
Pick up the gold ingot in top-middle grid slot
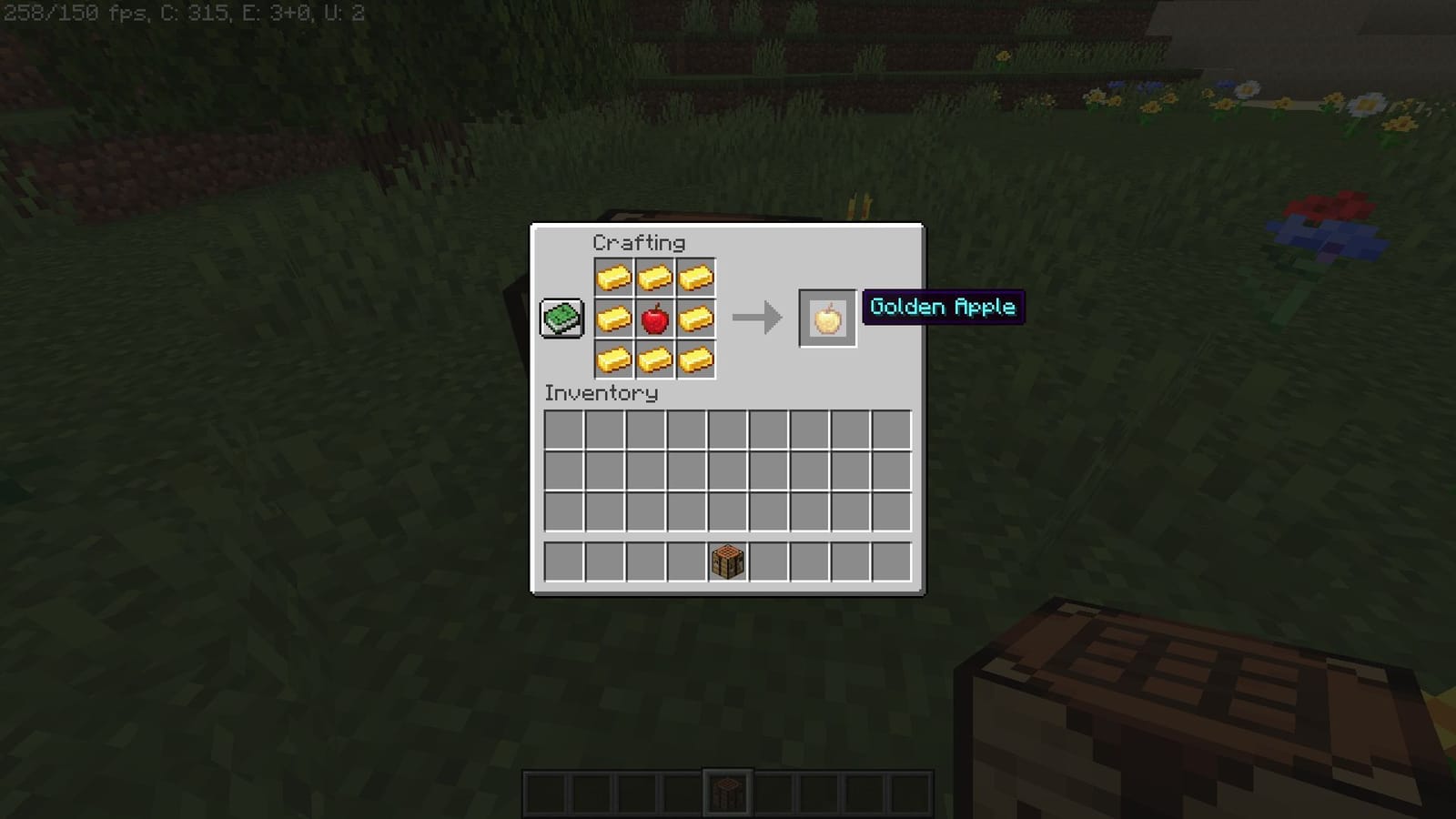(x=656, y=276)
